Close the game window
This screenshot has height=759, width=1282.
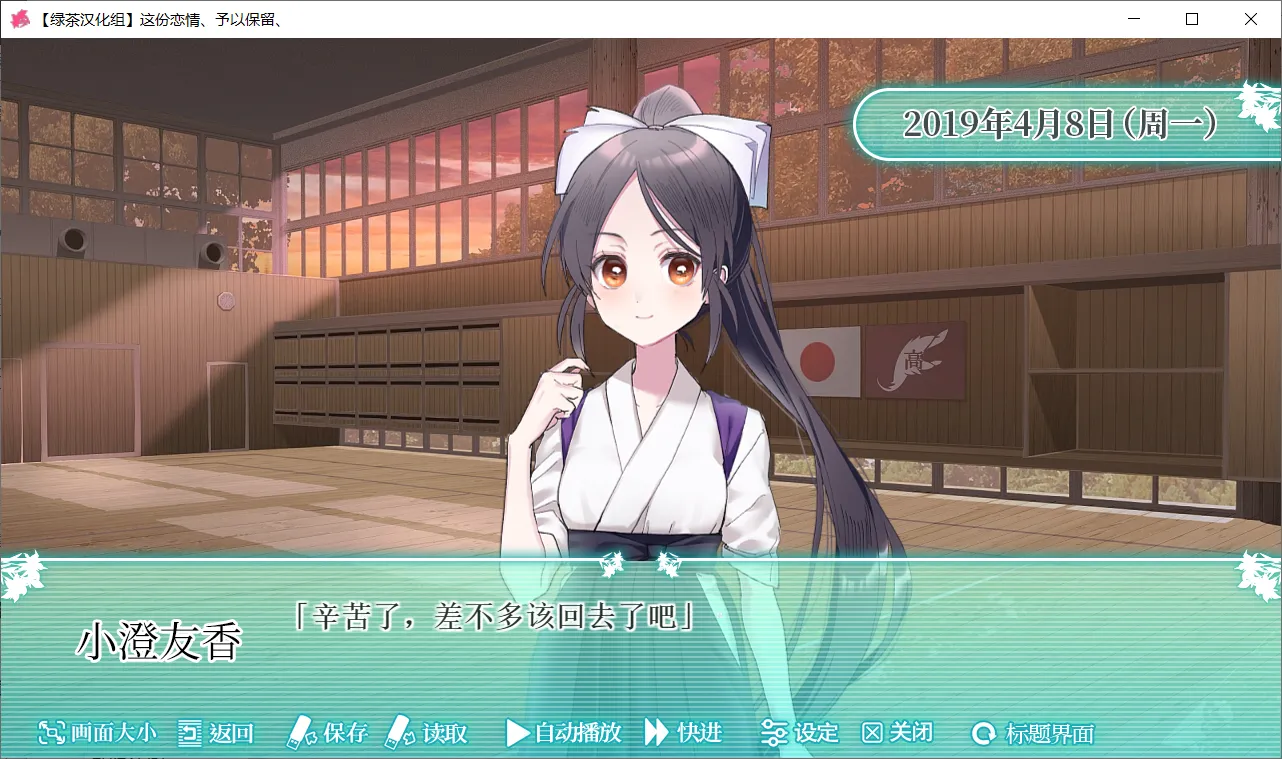(x=1251, y=19)
